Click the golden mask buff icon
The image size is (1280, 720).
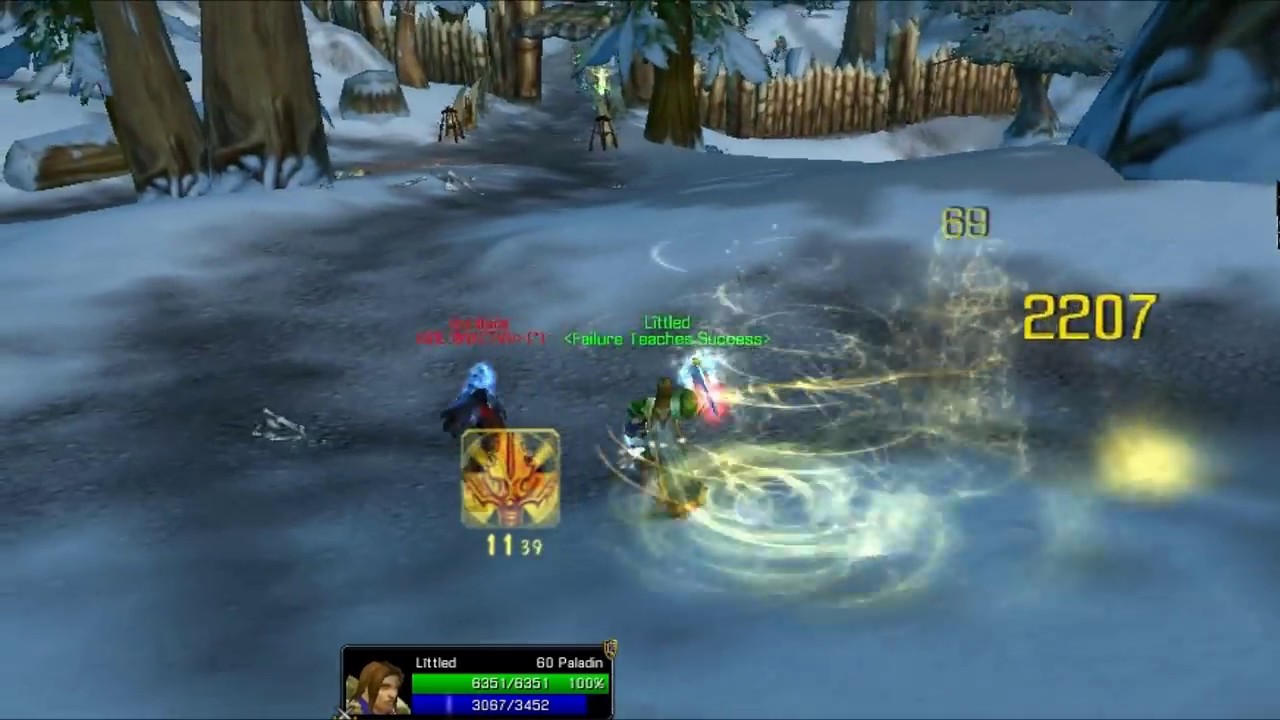pyautogui.click(x=510, y=478)
